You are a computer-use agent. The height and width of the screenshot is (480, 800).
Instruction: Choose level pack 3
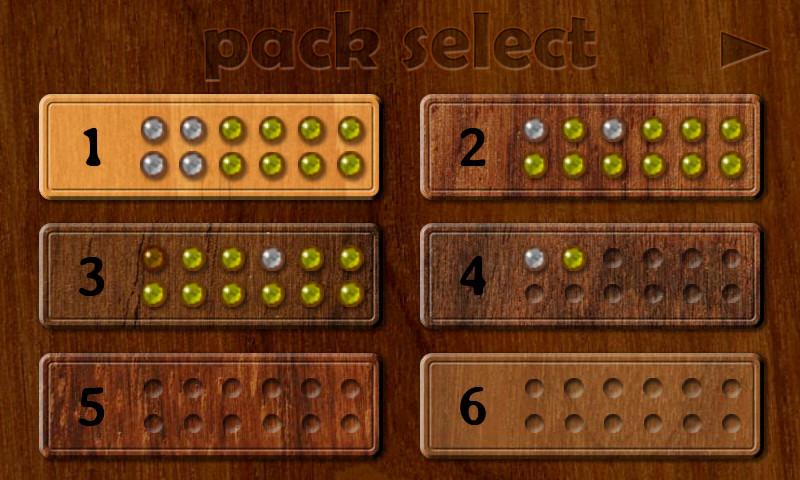click(x=209, y=276)
